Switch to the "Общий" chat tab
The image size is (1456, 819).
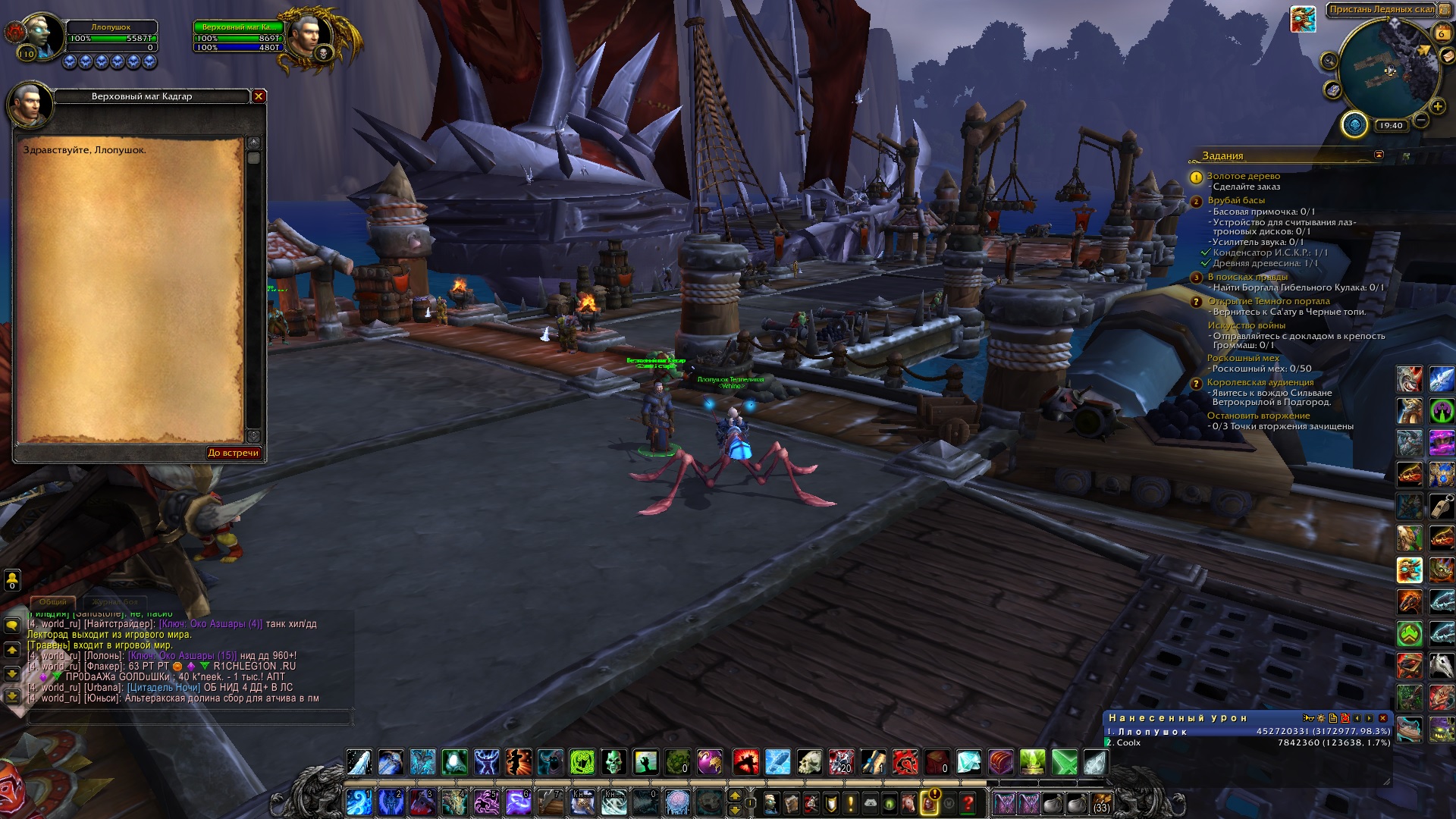point(53,602)
